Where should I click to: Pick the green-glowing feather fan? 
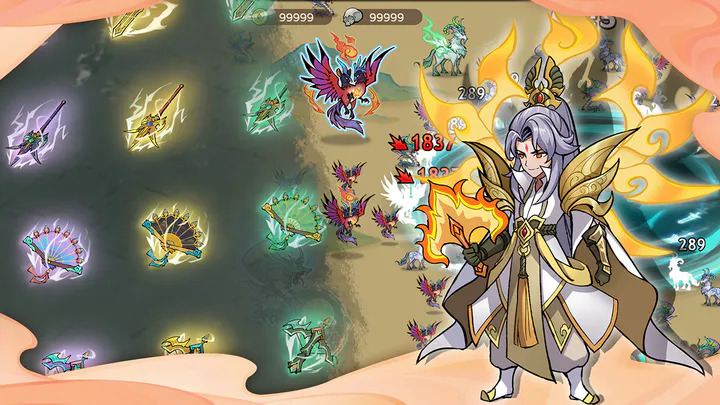tap(291, 215)
